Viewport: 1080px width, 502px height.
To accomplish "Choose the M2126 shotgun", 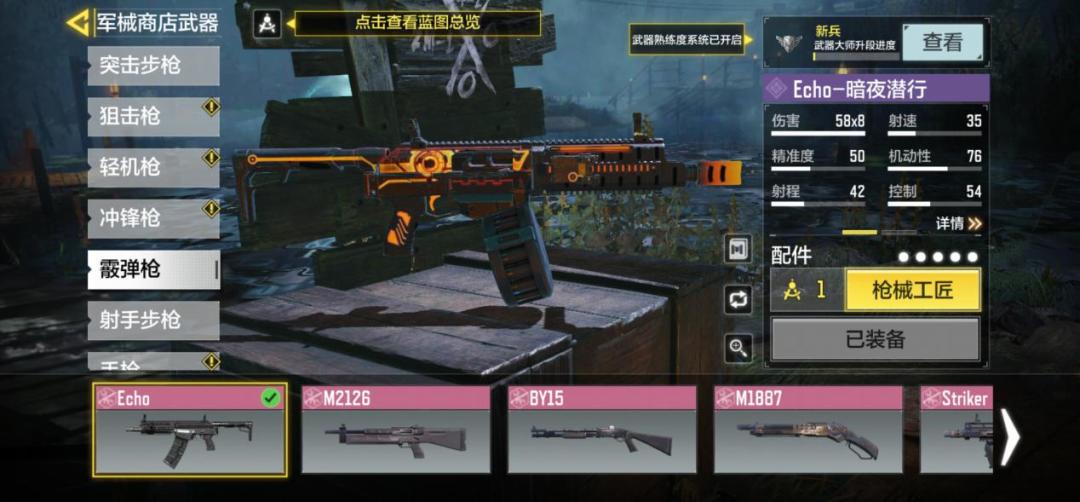I will [396, 429].
